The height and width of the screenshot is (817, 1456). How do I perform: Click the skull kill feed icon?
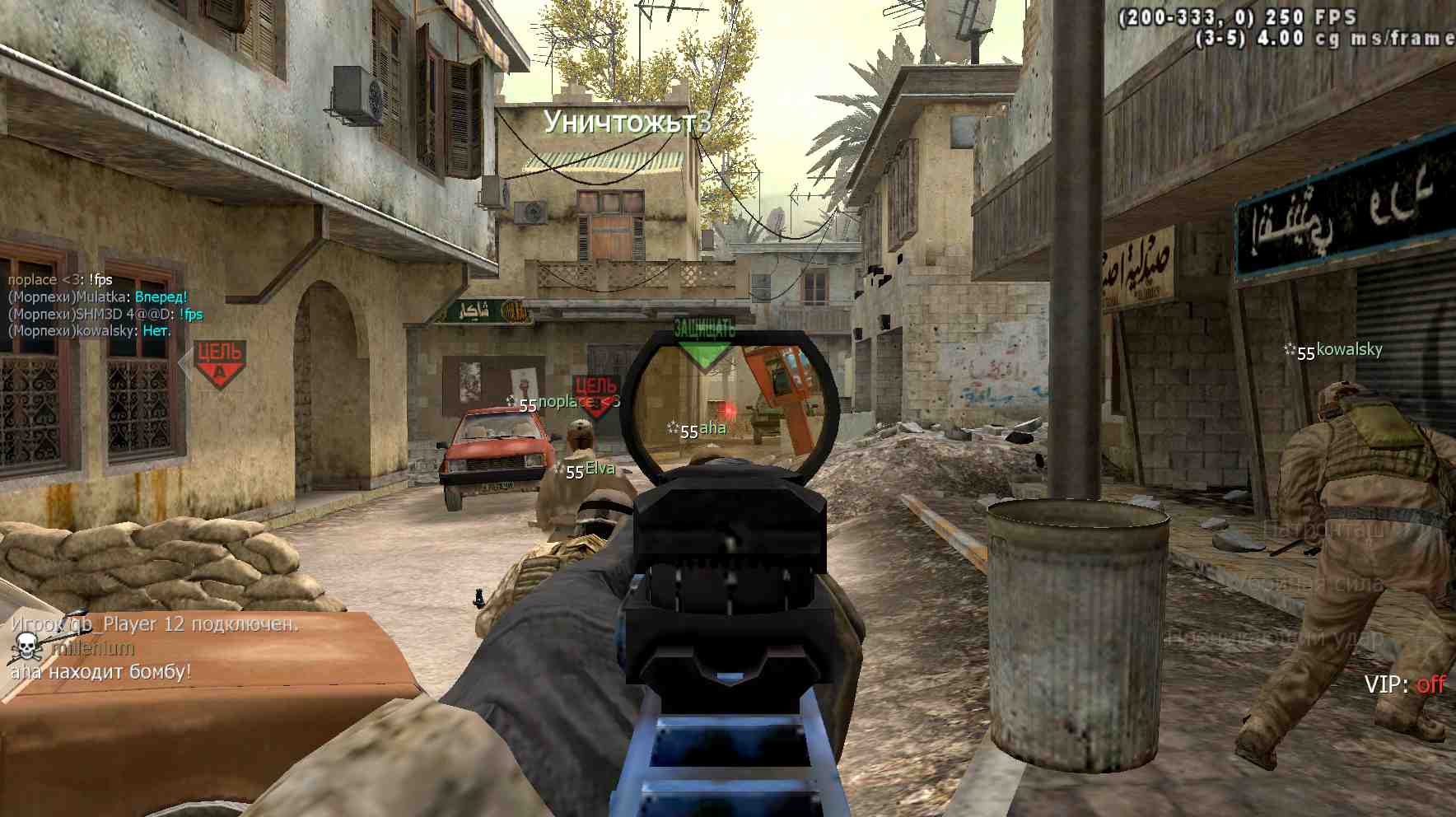click(26, 647)
